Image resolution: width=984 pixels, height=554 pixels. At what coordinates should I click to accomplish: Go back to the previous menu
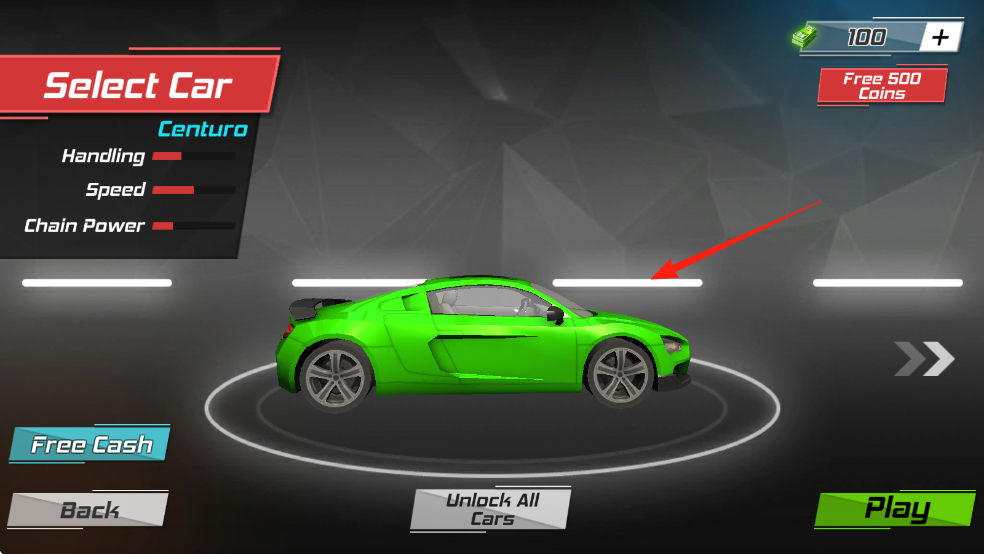[89, 510]
